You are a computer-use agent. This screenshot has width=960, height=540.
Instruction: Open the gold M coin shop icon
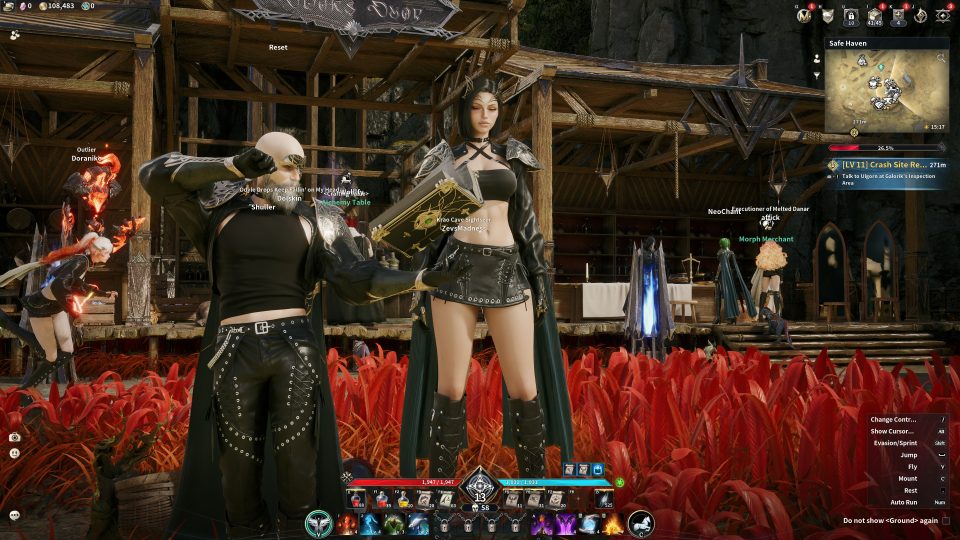point(803,15)
